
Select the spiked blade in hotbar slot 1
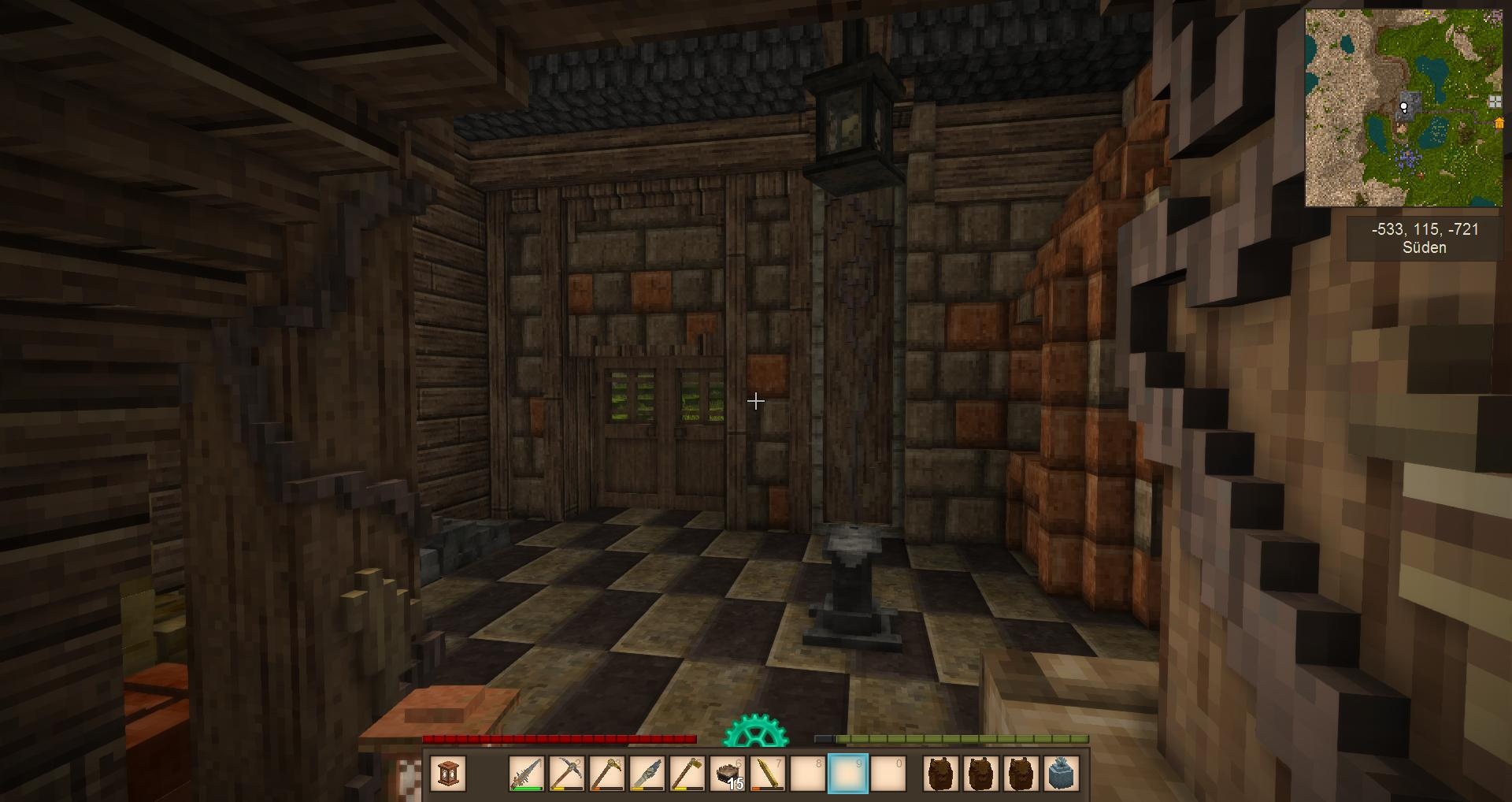tap(526, 774)
